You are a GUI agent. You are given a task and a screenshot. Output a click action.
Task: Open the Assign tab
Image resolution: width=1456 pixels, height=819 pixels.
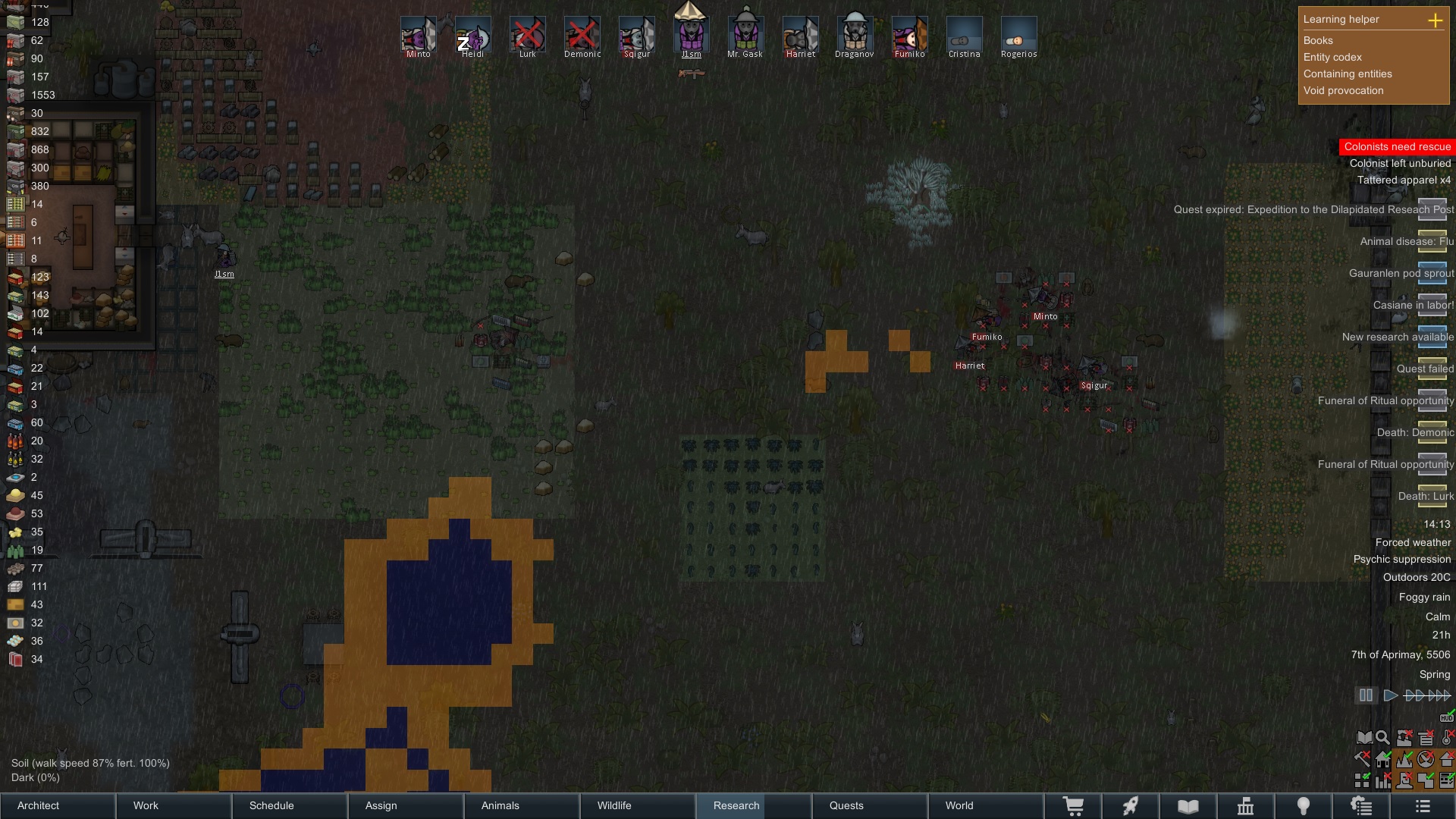click(406, 805)
